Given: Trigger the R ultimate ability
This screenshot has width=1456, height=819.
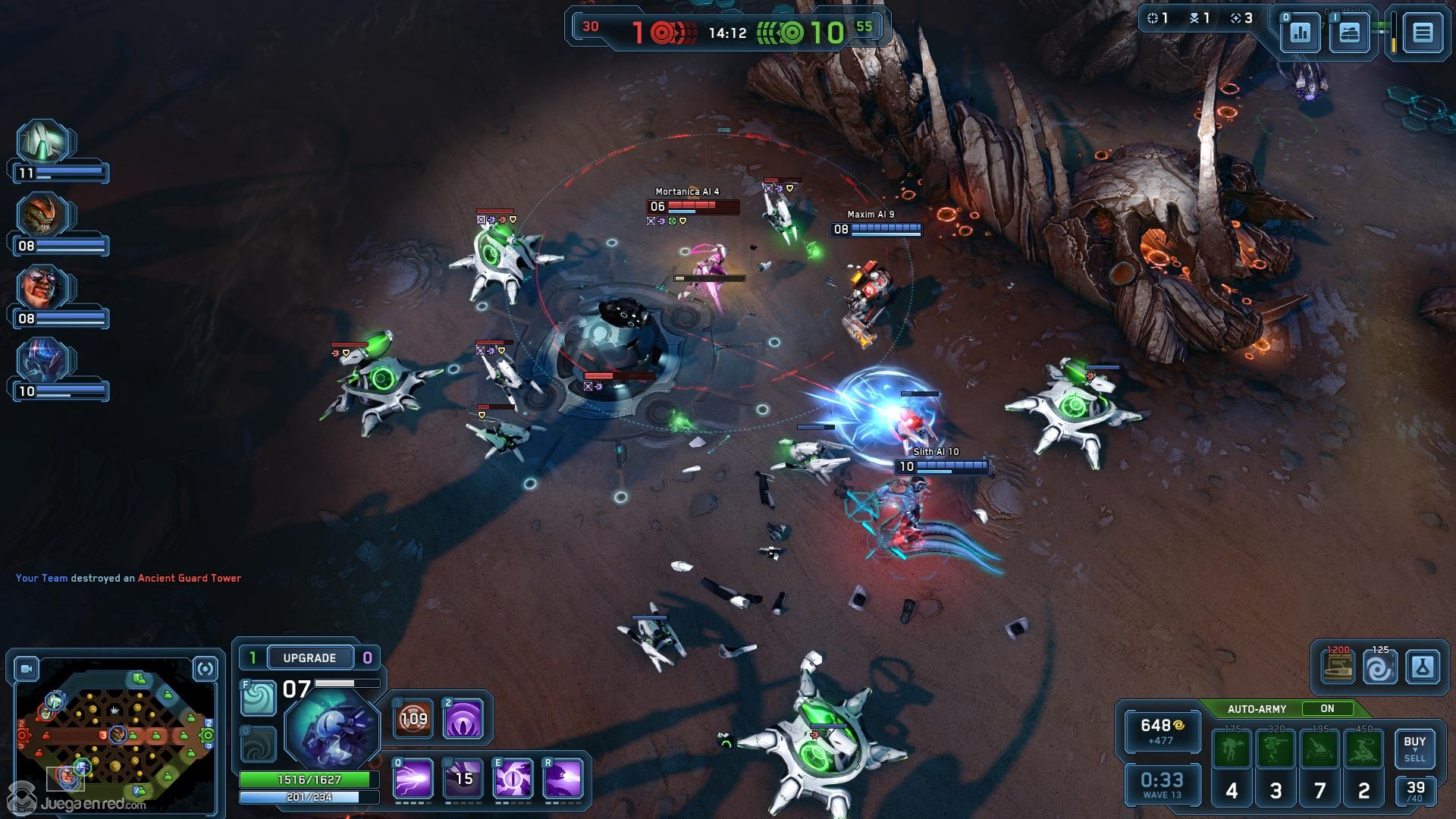Looking at the screenshot, I should click(563, 779).
